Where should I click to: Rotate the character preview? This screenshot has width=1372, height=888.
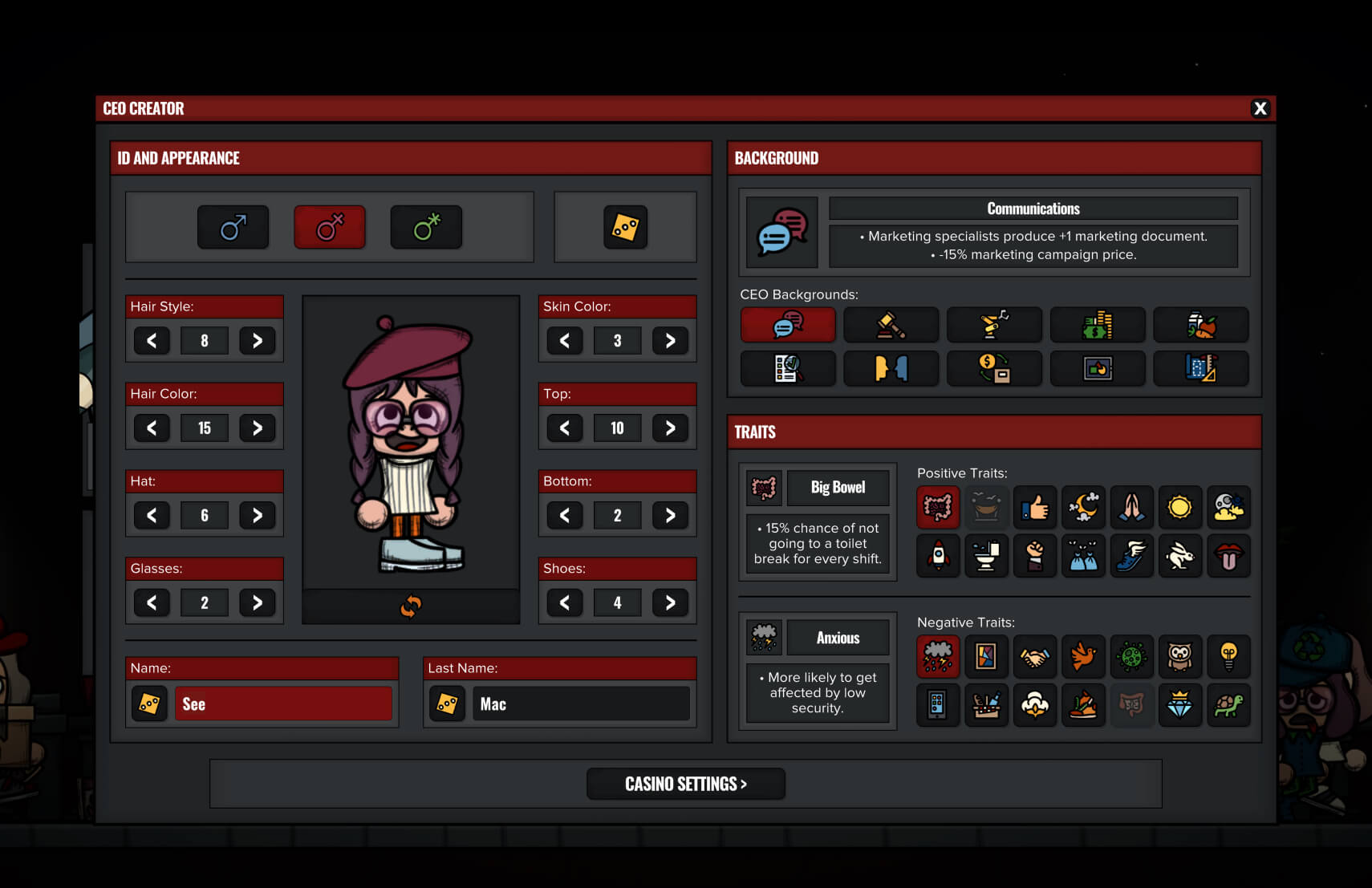point(411,606)
